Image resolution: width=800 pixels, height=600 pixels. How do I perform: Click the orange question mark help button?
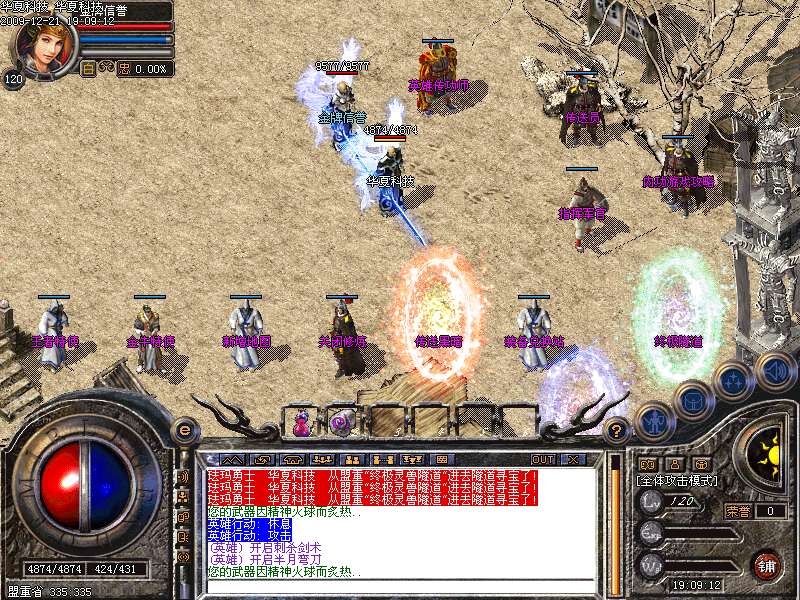click(618, 431)
